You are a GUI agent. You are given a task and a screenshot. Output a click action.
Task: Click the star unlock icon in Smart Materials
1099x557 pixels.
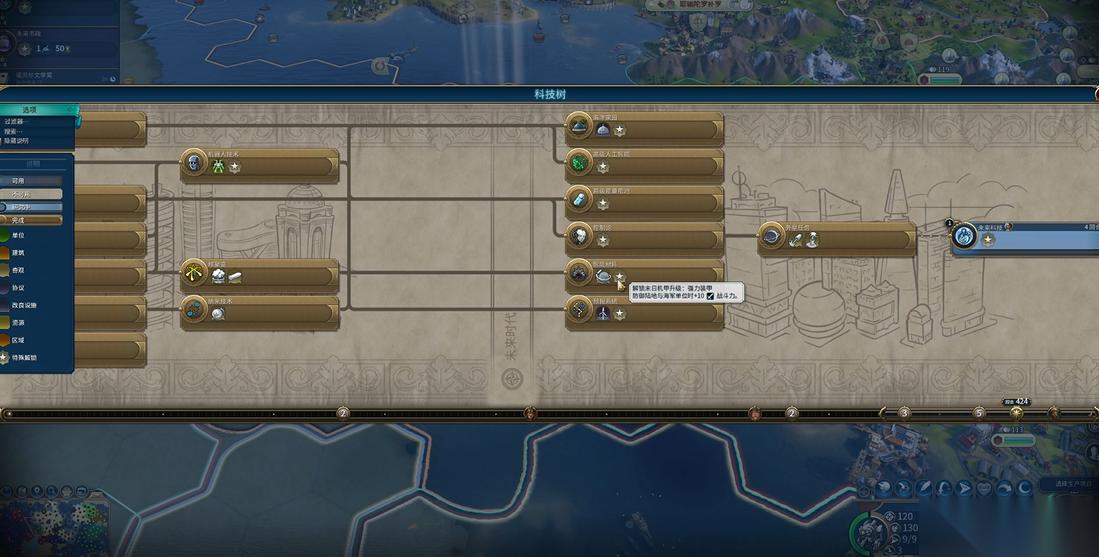[620, 277]
